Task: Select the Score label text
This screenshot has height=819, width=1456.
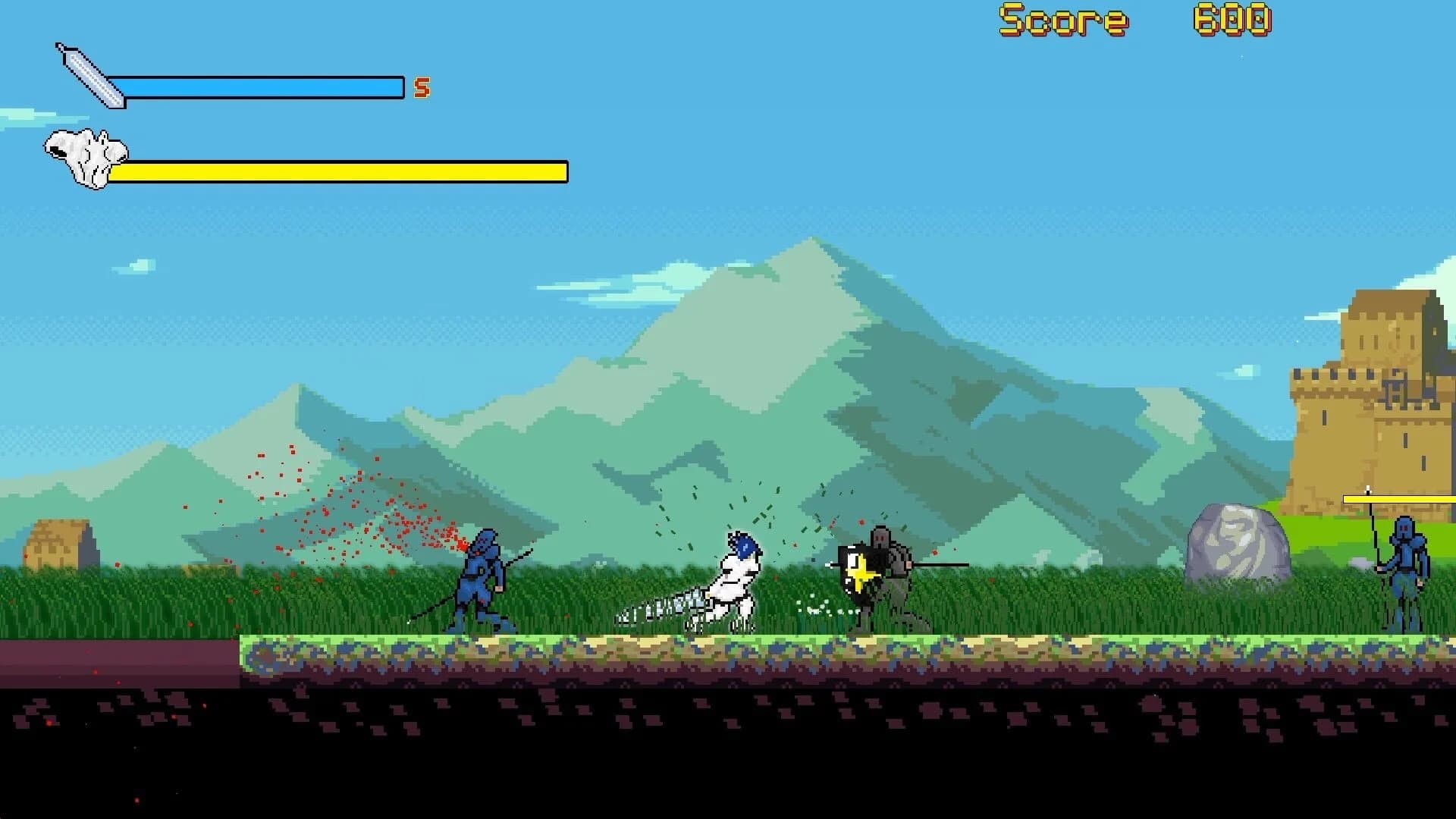Action: pos(1064,20)
